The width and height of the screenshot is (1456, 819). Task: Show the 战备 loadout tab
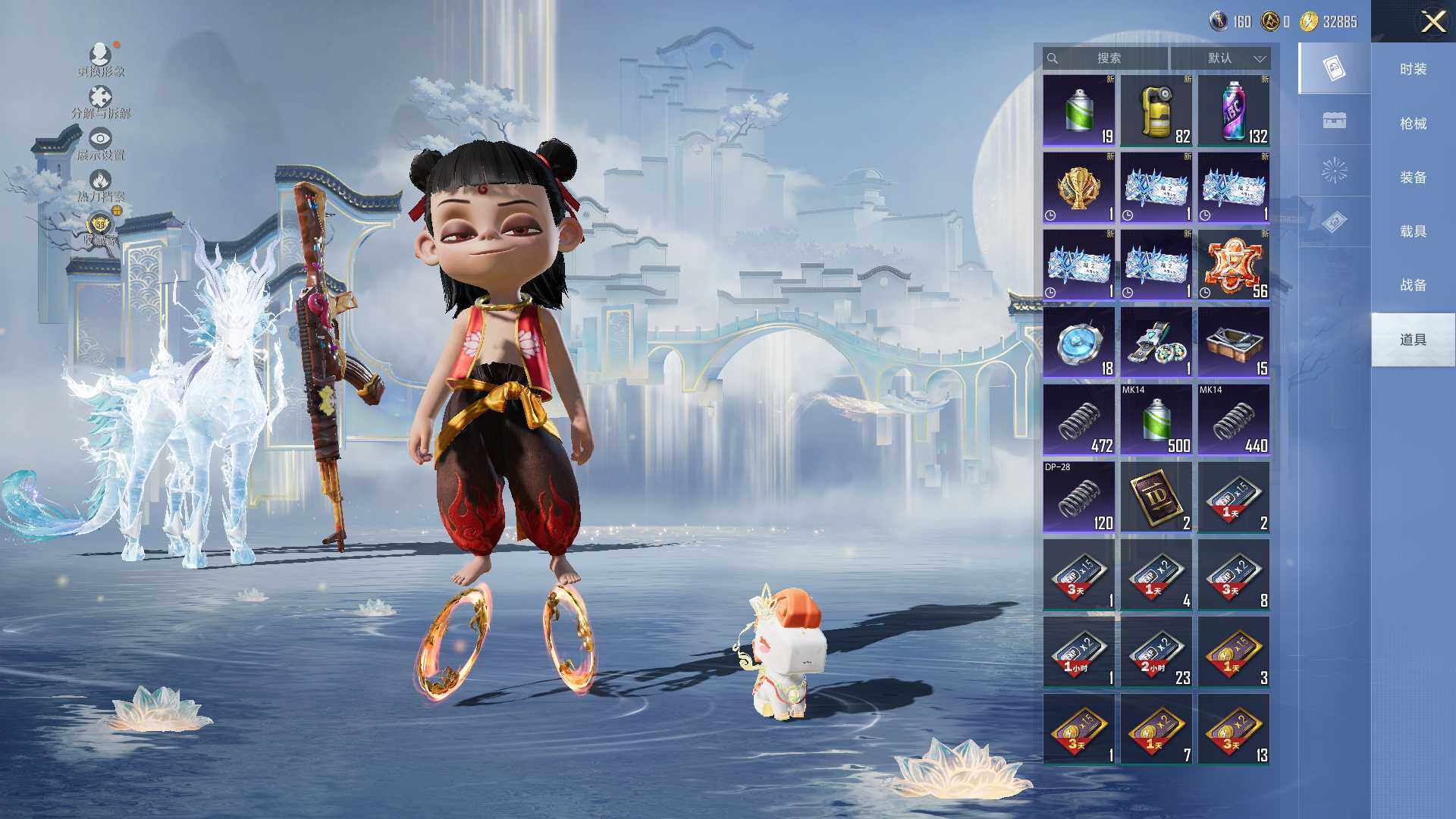point(1413,285)
